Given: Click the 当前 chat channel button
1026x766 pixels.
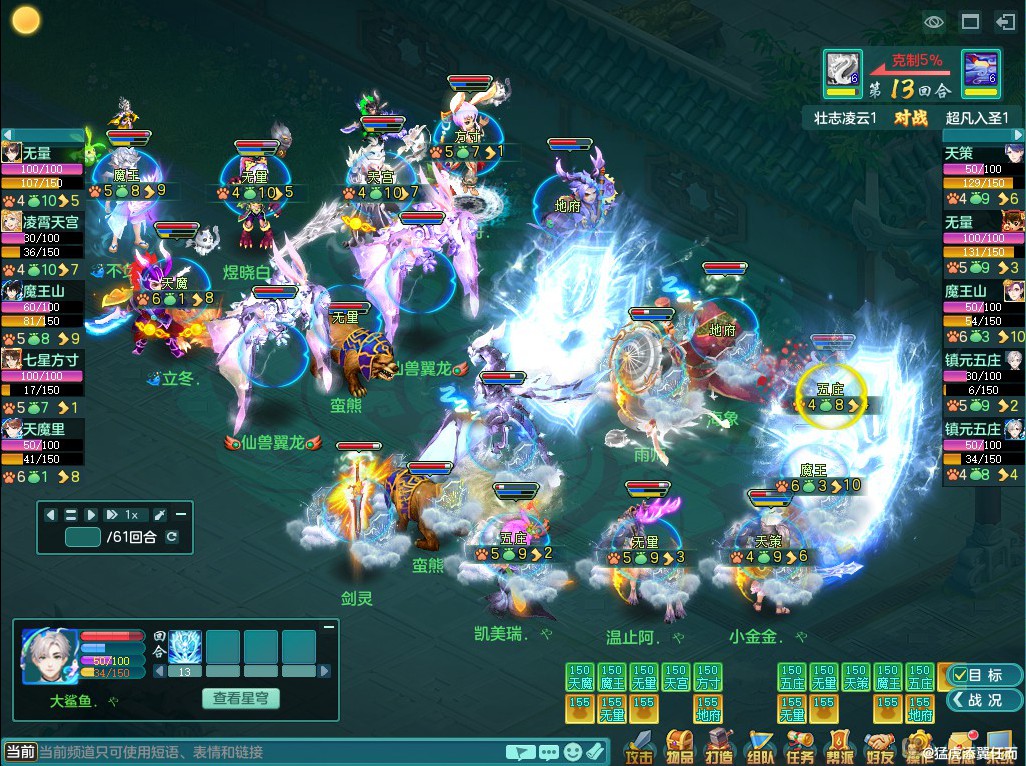Looking at the screenshot, I should click(x=20, y=752).
